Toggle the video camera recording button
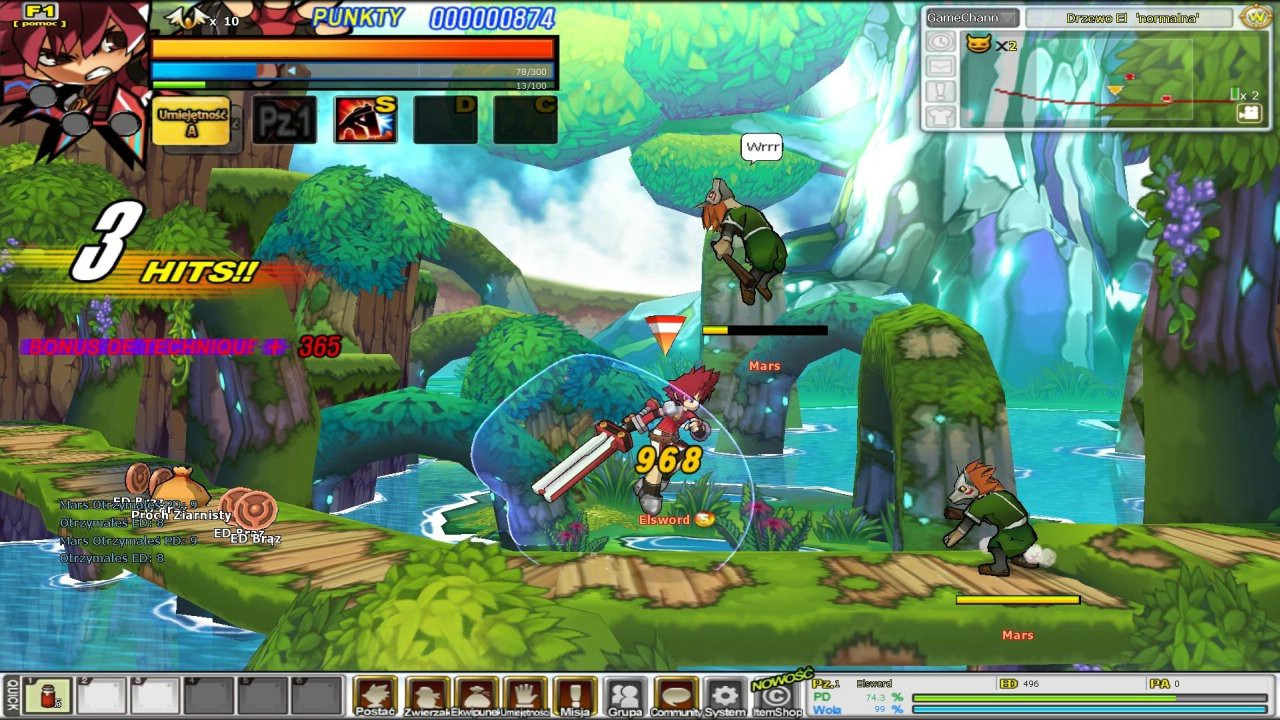The width and height of the screenshot is (1280, 720). pos(1248,113)
